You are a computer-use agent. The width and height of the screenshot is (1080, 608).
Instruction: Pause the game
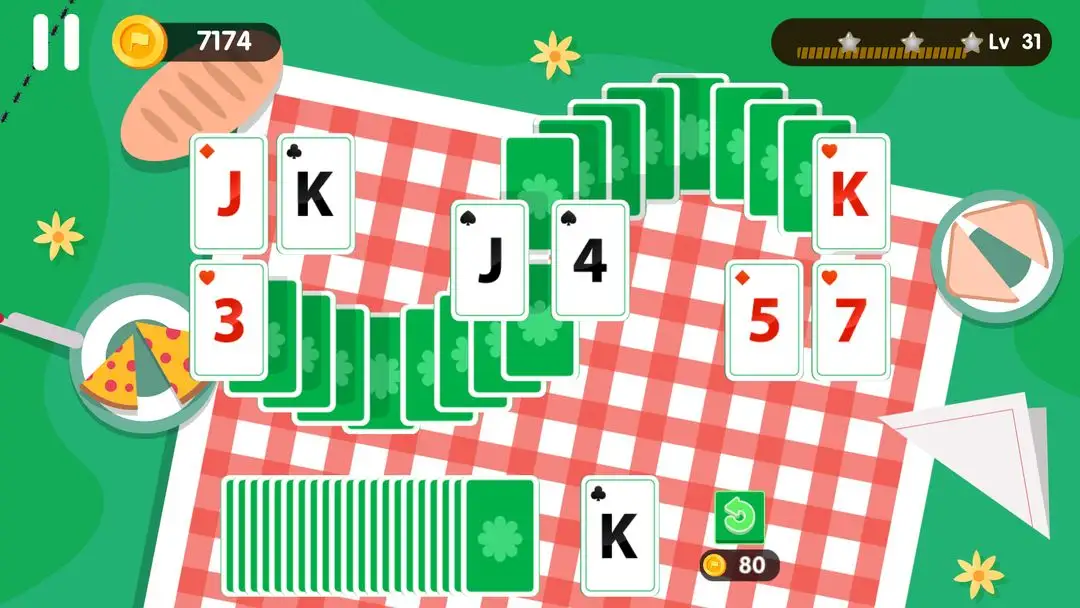pyautogui.click(x=55, y=42)
